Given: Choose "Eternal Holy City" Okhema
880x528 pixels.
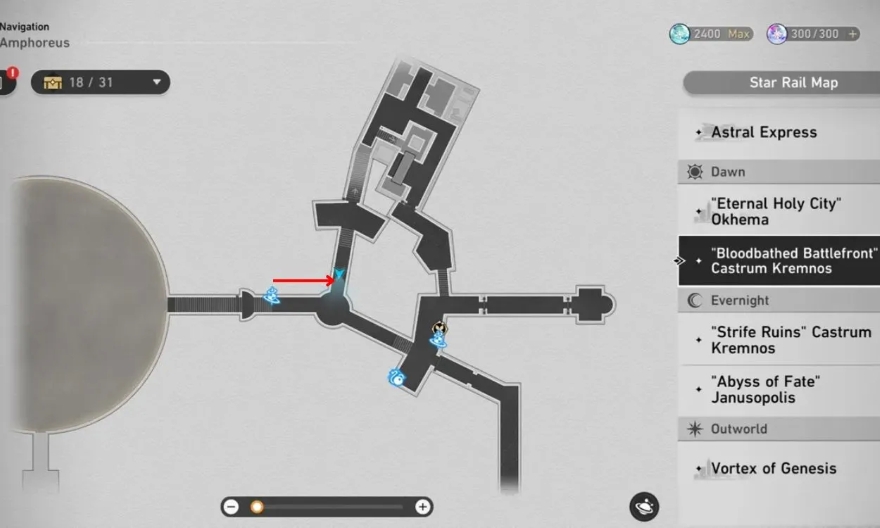Looking at the screenshot, I should click(776, 211).
